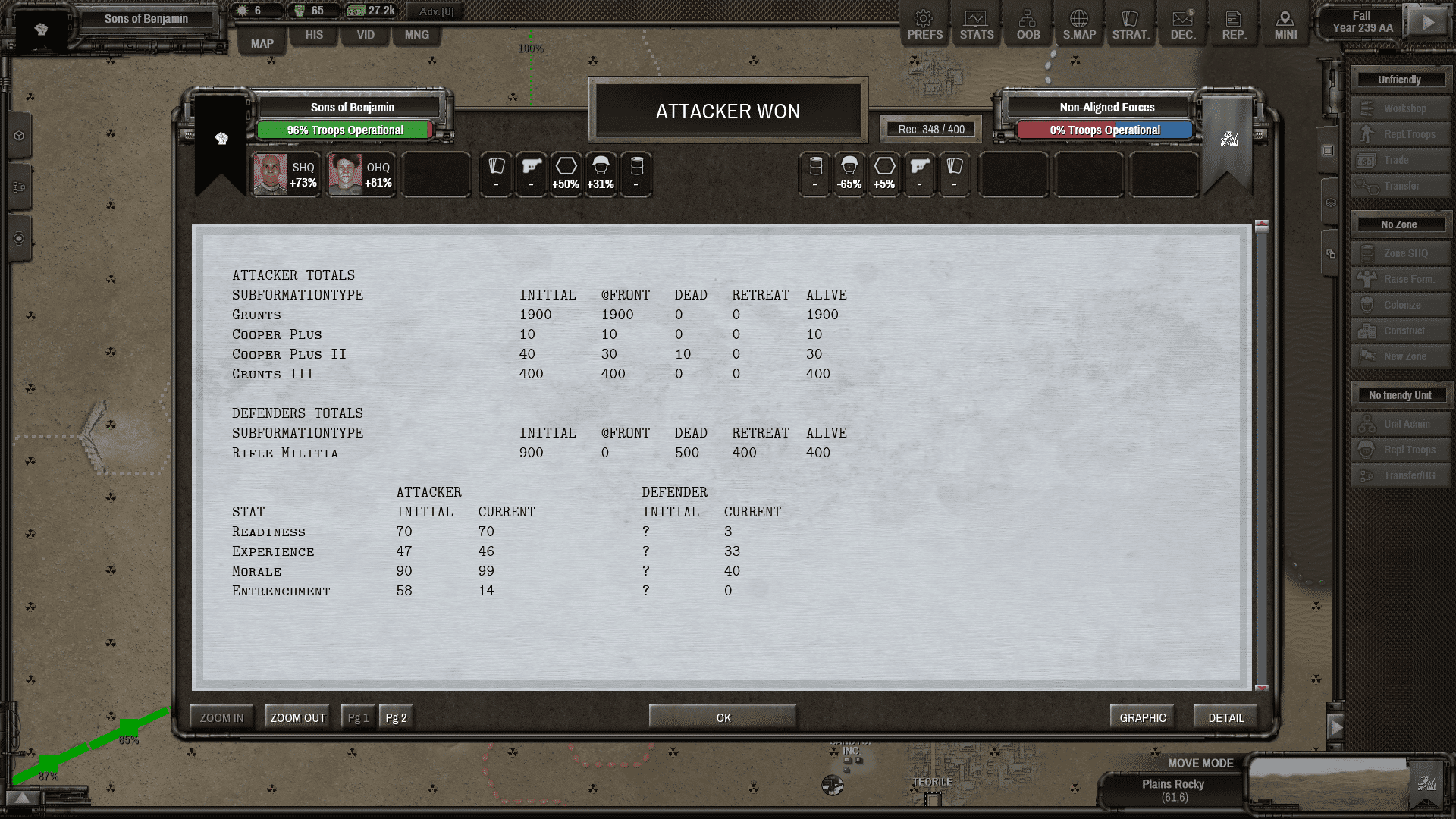The height and width of the screenshot is (819, 1456).
Task: Select the Sons of Benjamin faction banner
Action: (350, 107)
